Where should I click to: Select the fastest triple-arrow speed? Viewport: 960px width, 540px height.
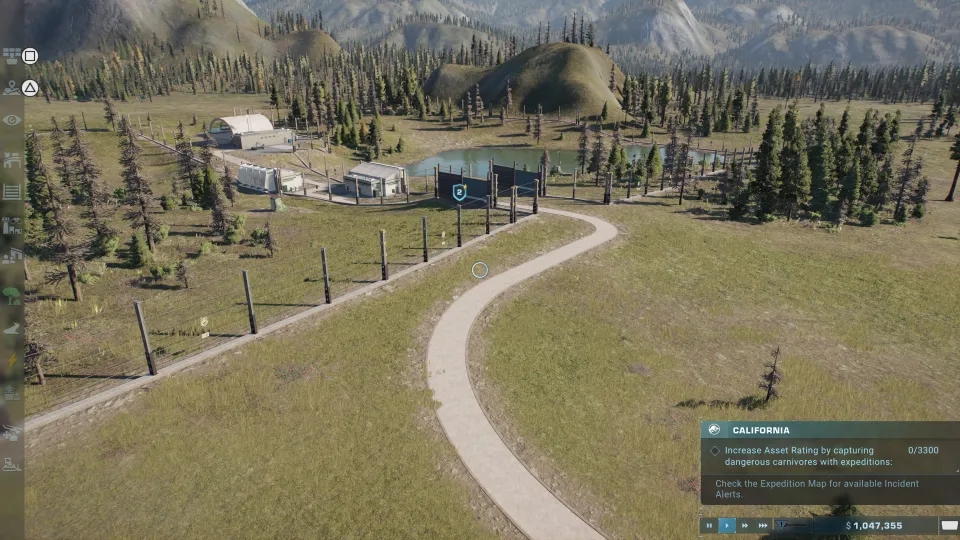click(763, 525)
